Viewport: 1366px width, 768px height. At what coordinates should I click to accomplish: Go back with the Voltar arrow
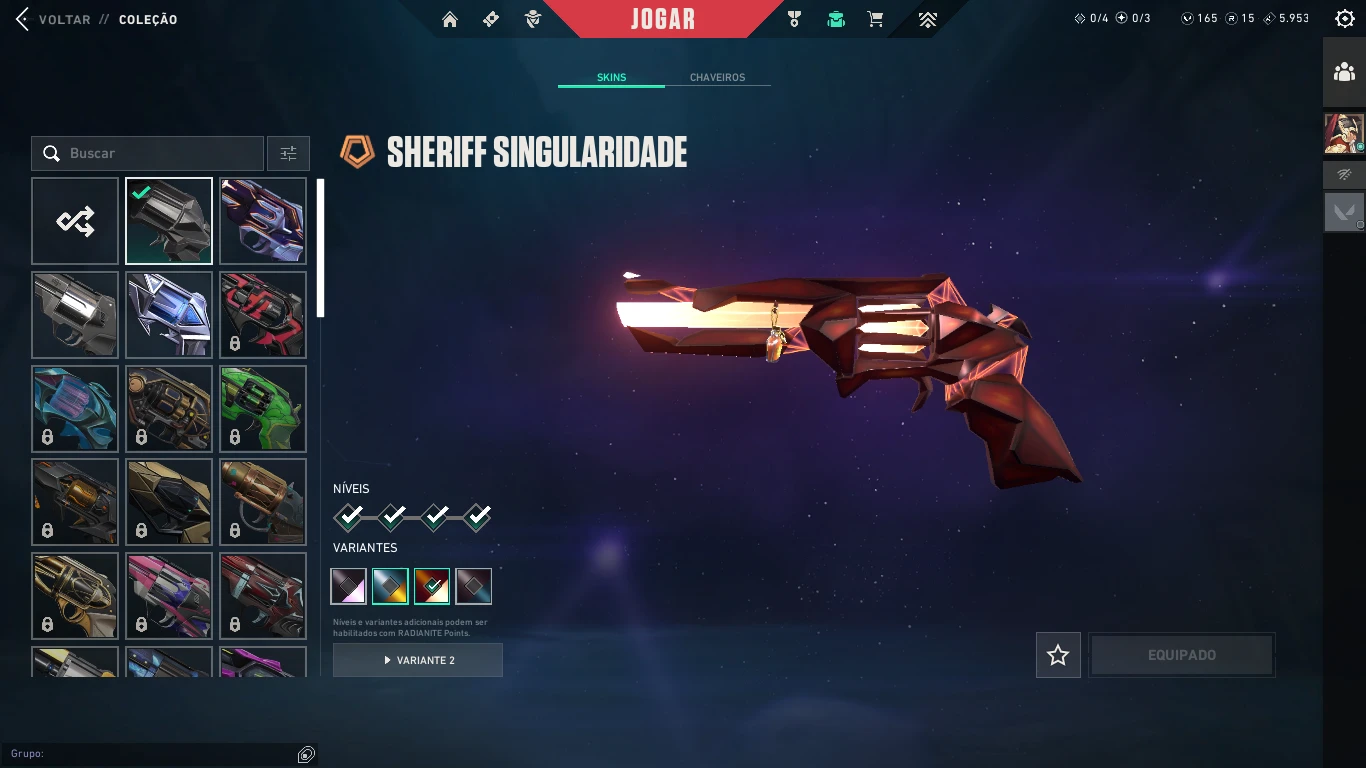point(23,19)
